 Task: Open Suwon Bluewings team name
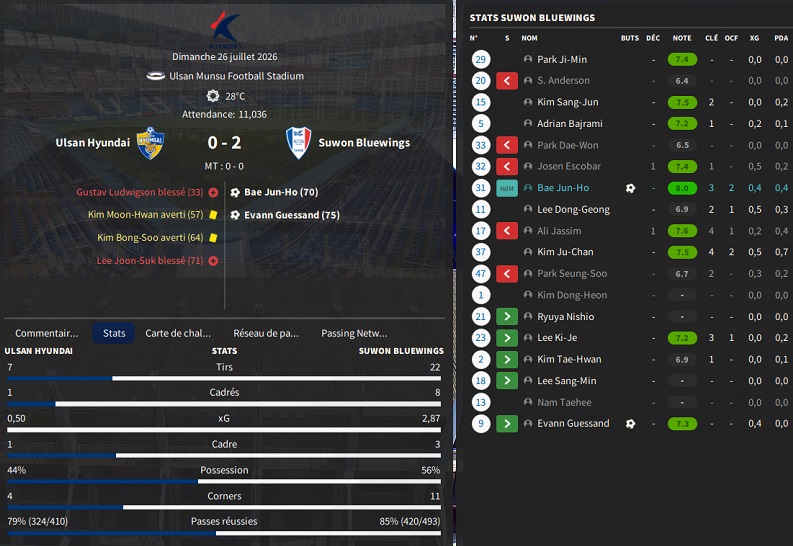(x=364, y=143)
